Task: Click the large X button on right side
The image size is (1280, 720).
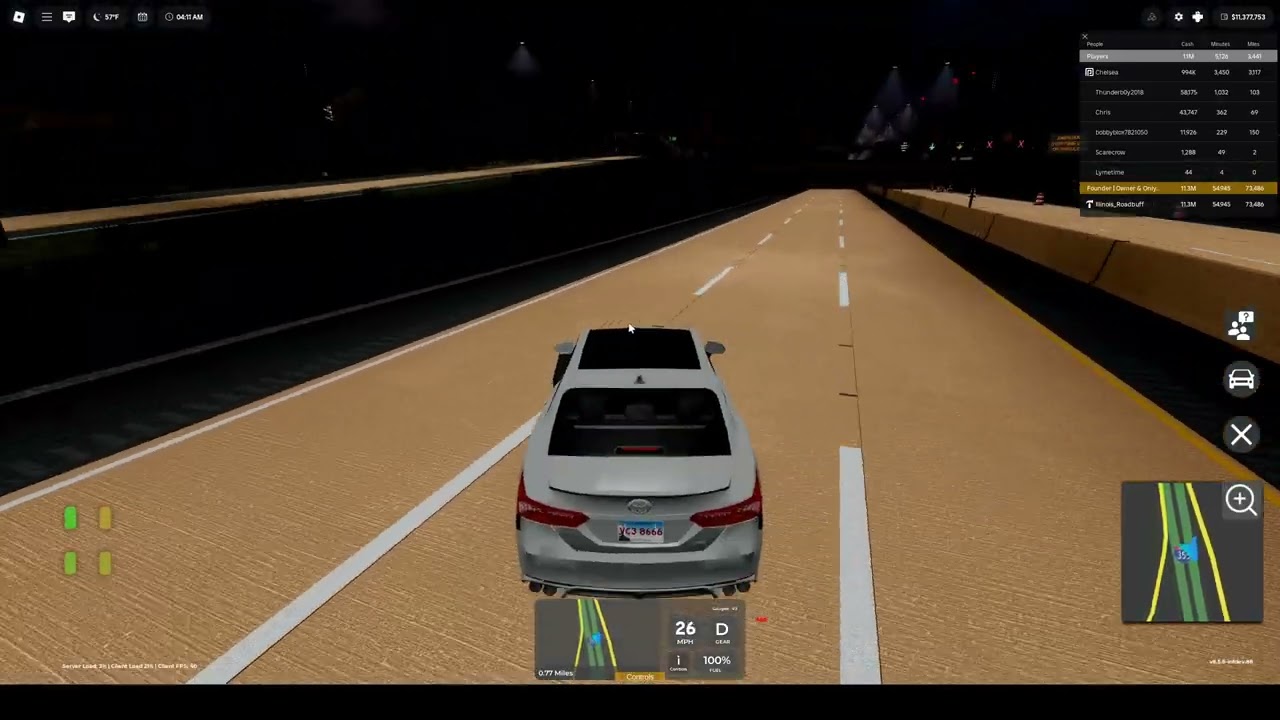Action: [1241, 434]
